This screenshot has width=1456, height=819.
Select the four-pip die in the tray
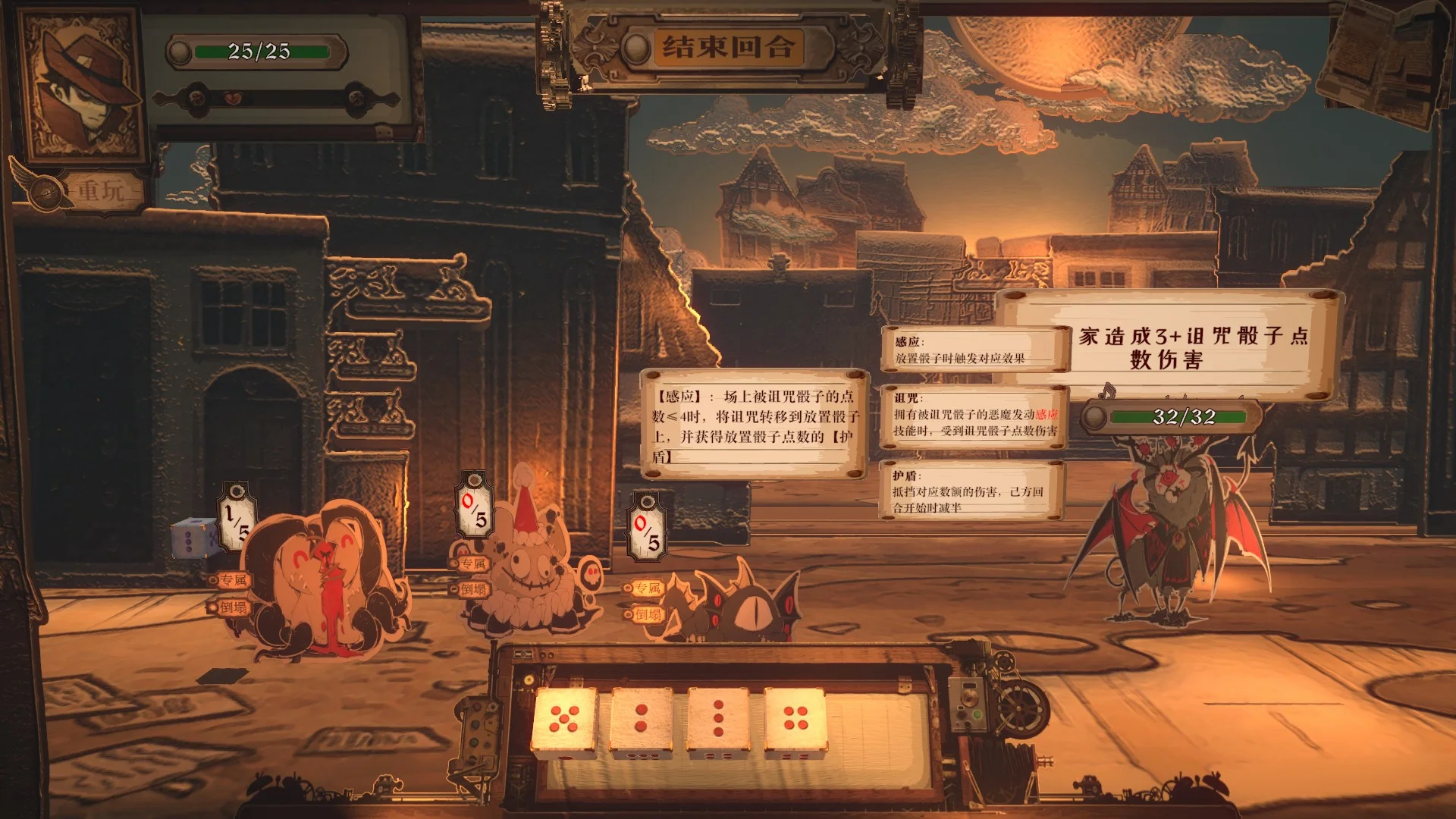tap(795, 720)
